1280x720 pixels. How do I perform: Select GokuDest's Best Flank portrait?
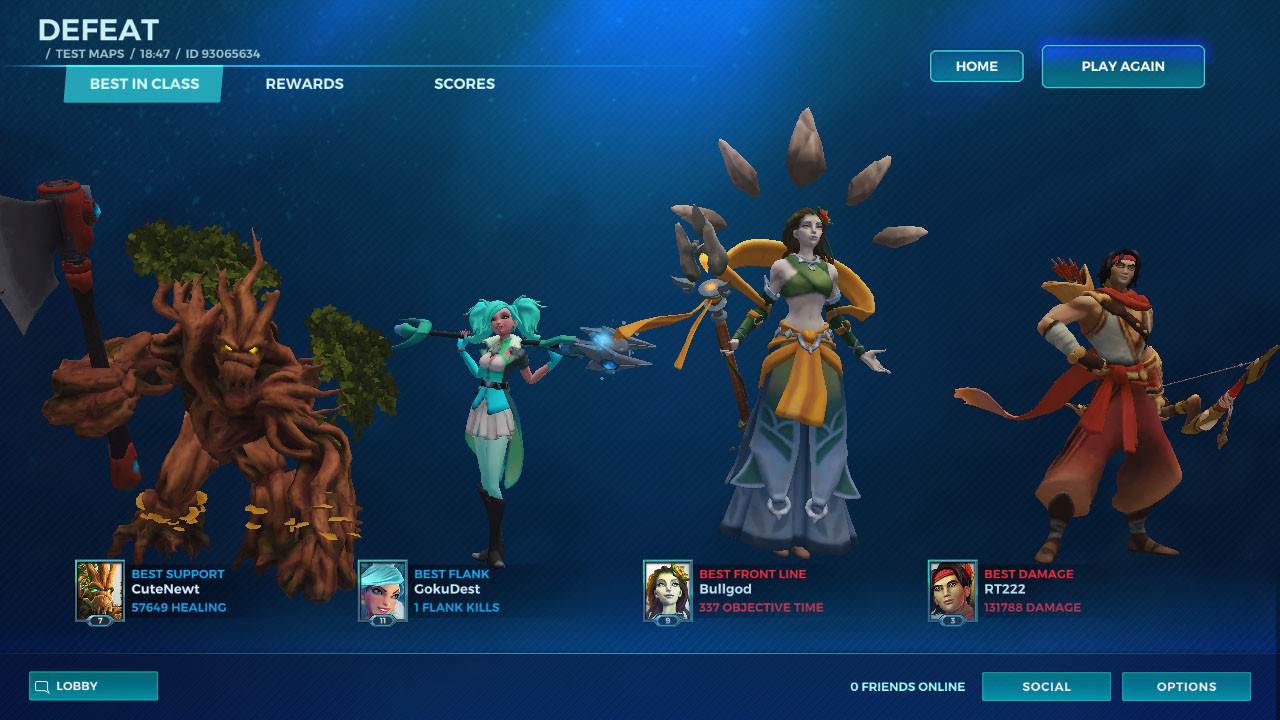tap(383, 590)
